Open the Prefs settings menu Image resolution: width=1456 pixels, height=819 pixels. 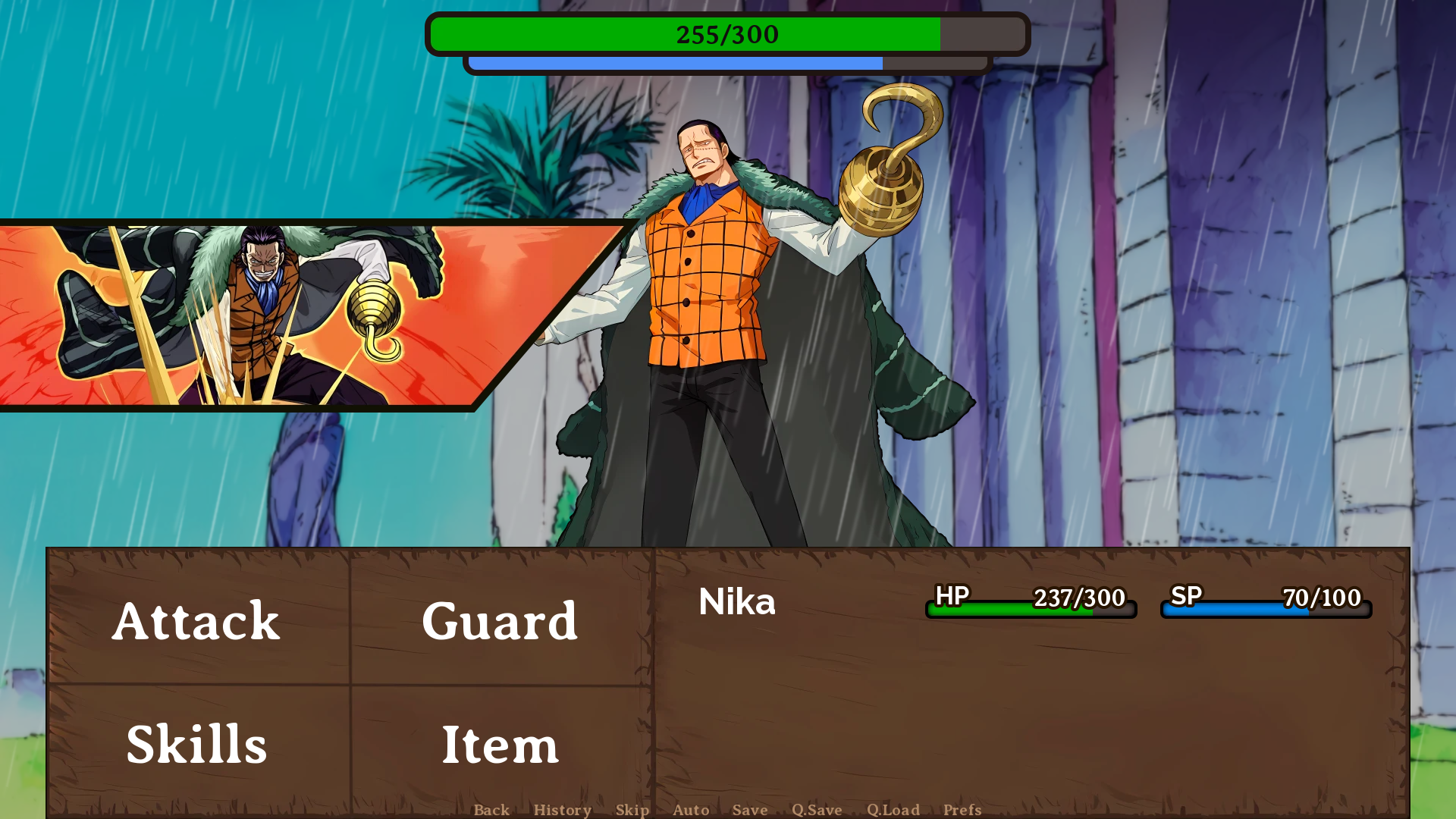tap(962, 810)
